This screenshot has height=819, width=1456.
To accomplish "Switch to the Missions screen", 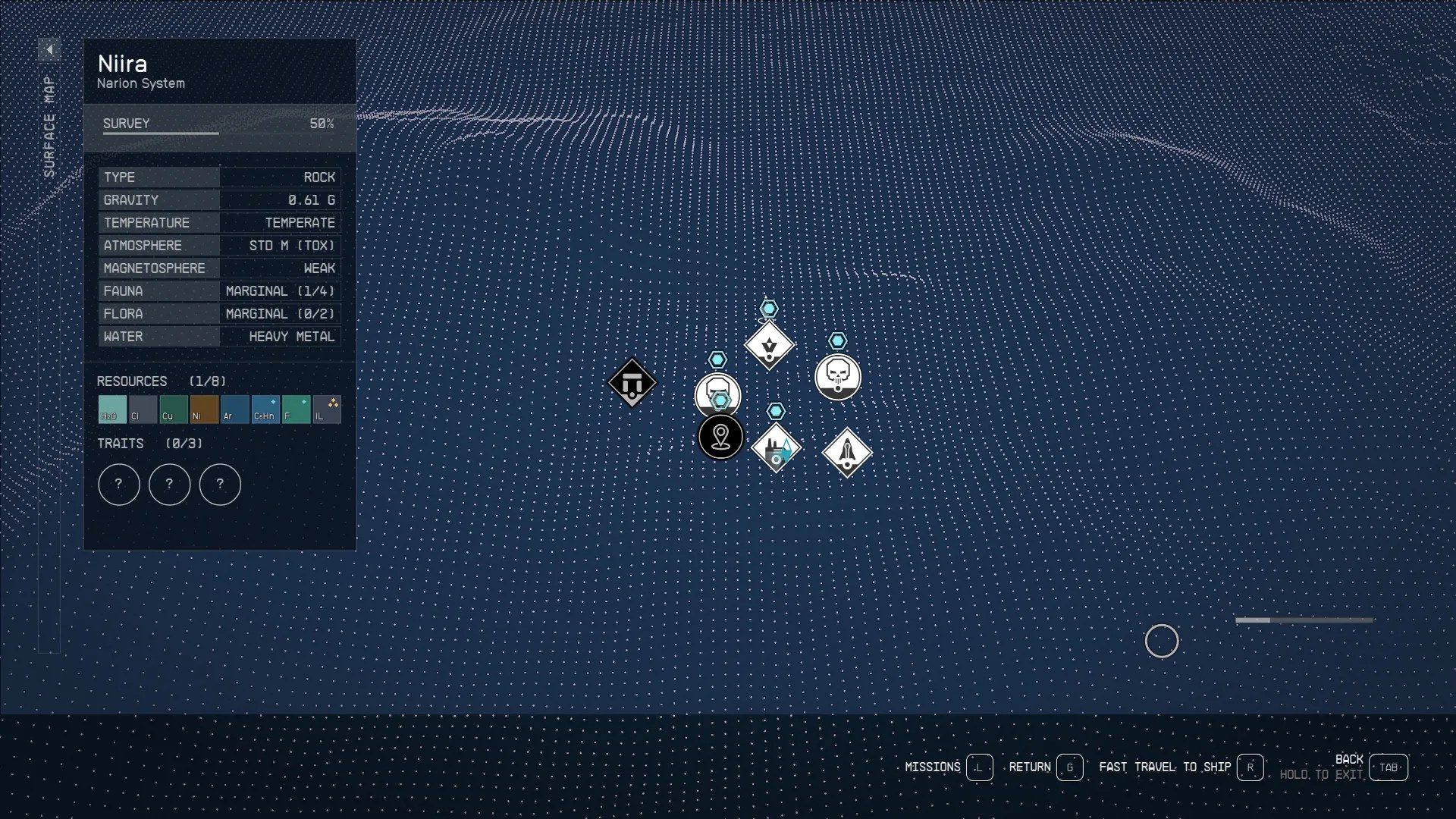I will coord(932,767).
